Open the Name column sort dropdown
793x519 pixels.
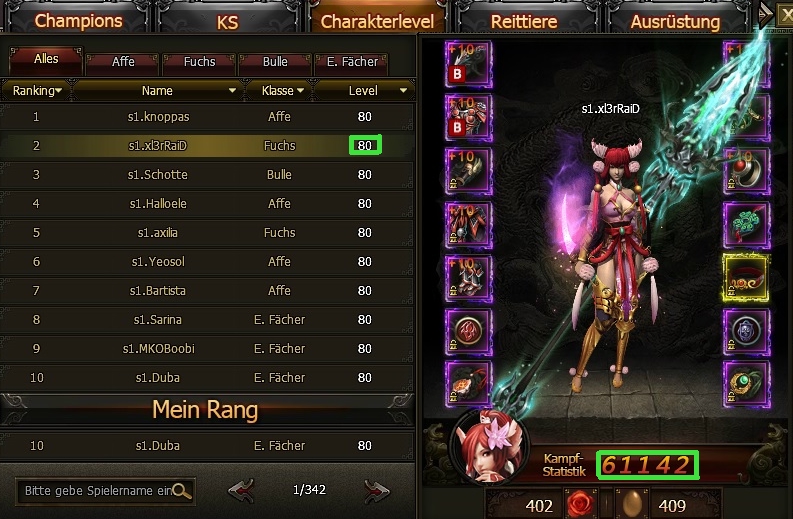tap(159, 91)
